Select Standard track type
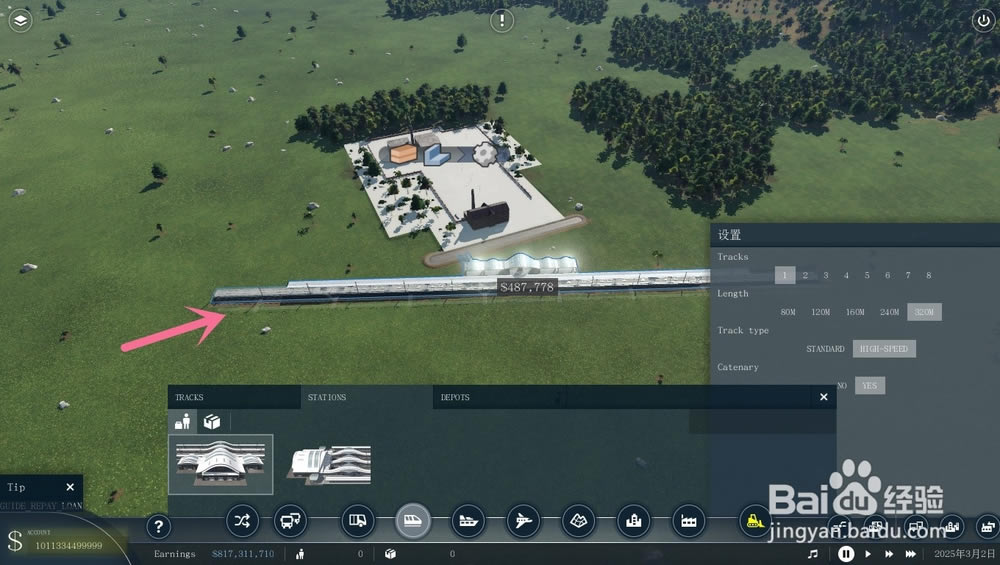Viewport: 1000px width, 565px height. point(826,349)
